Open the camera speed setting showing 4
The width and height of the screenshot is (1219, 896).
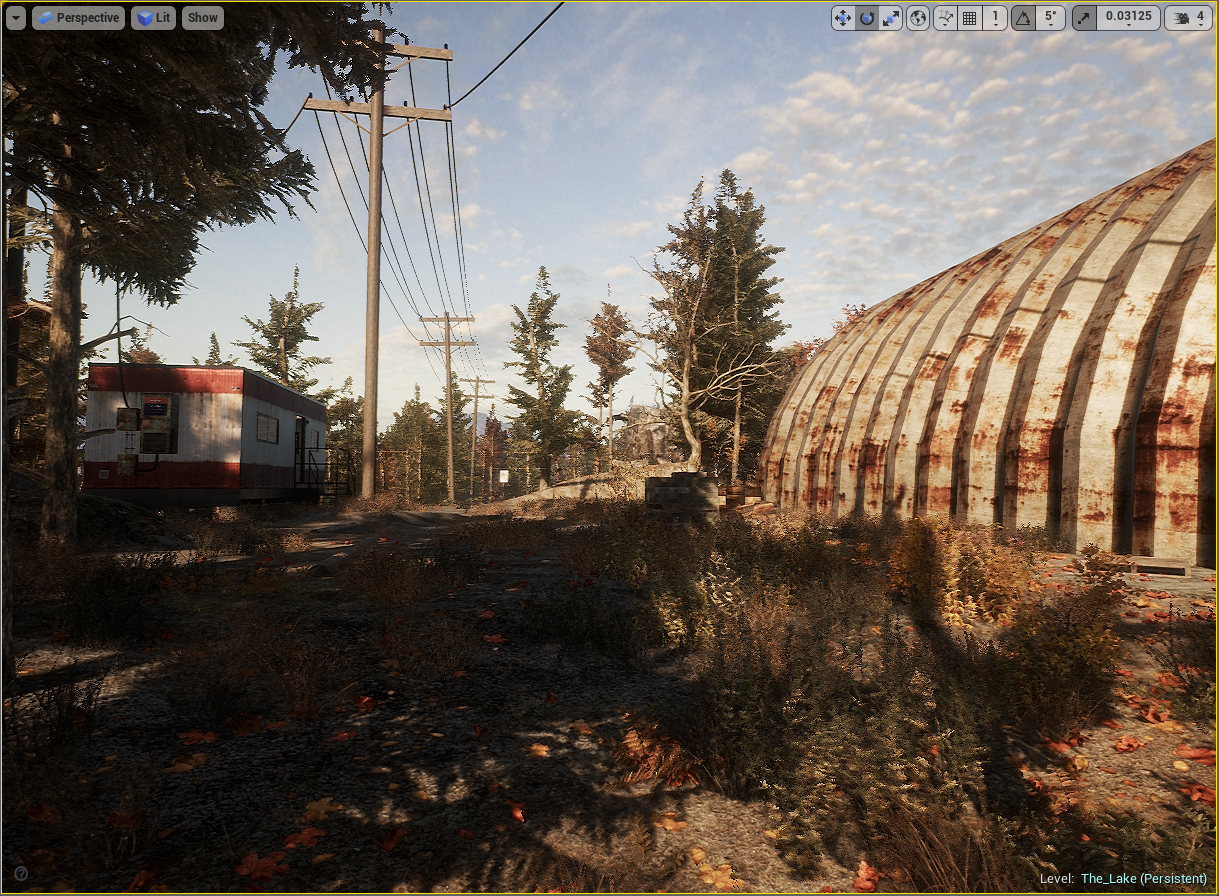pos(1189,18)
